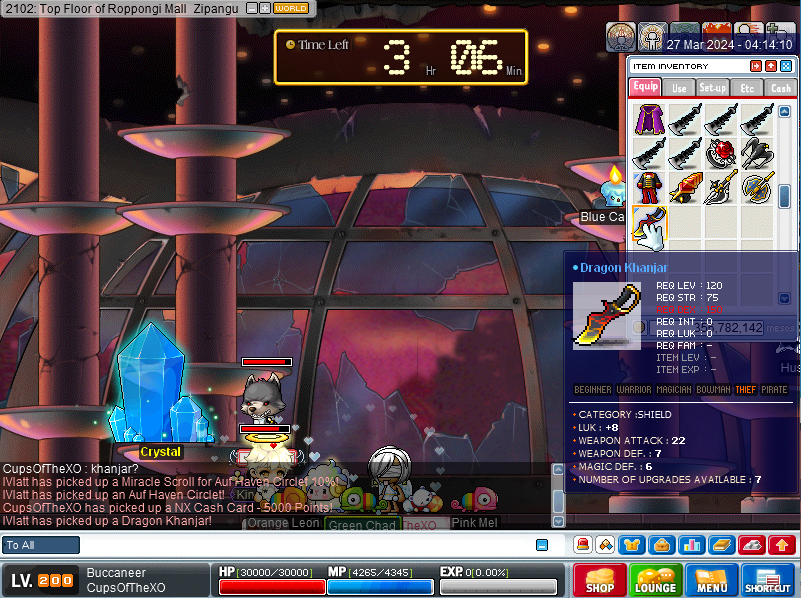Click the WORLD map button
The height and width of the screenshot is (598, 801).
coord(291,8)
